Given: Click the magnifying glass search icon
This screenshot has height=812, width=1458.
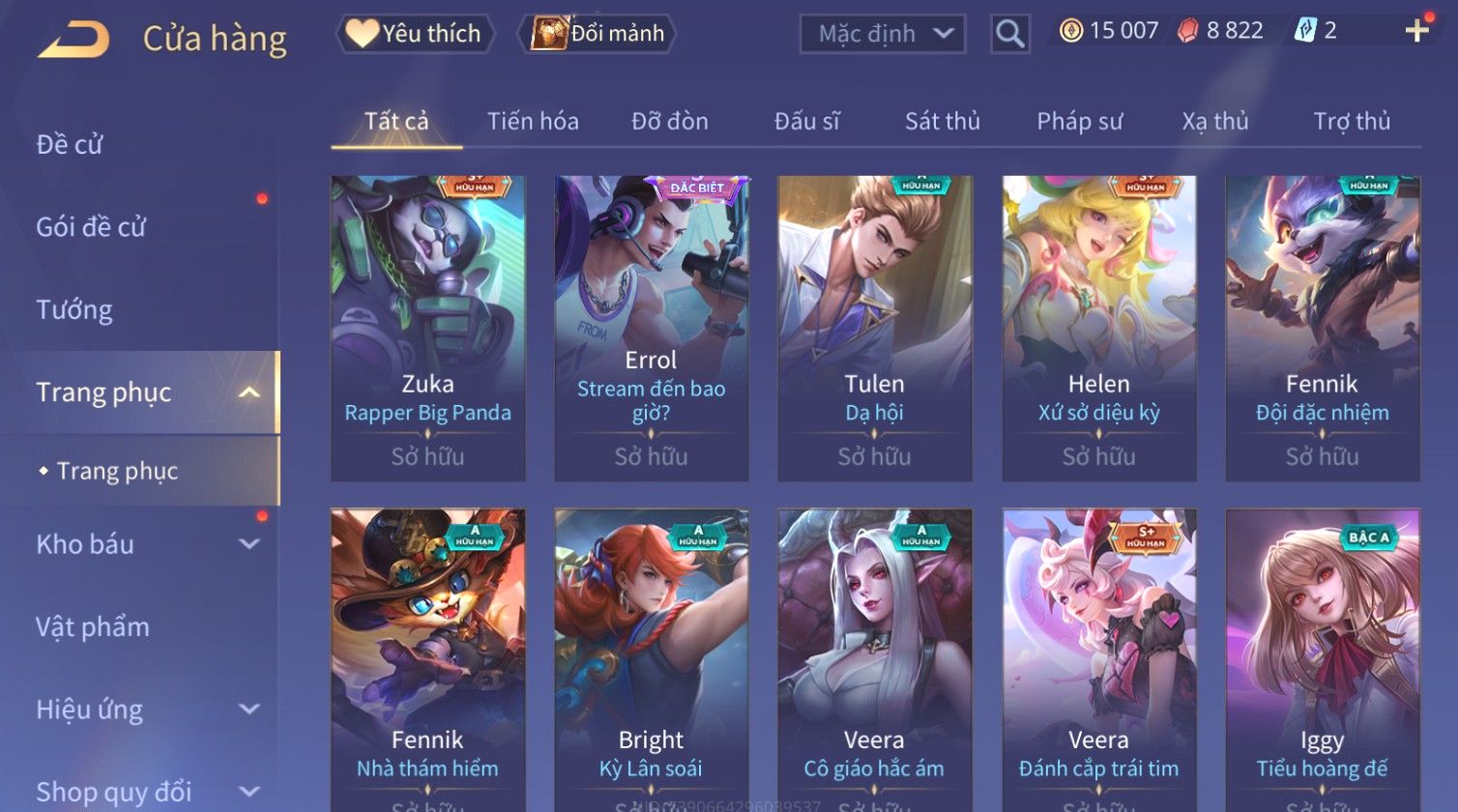Looking at the screenshot, I should [1009, 35].
